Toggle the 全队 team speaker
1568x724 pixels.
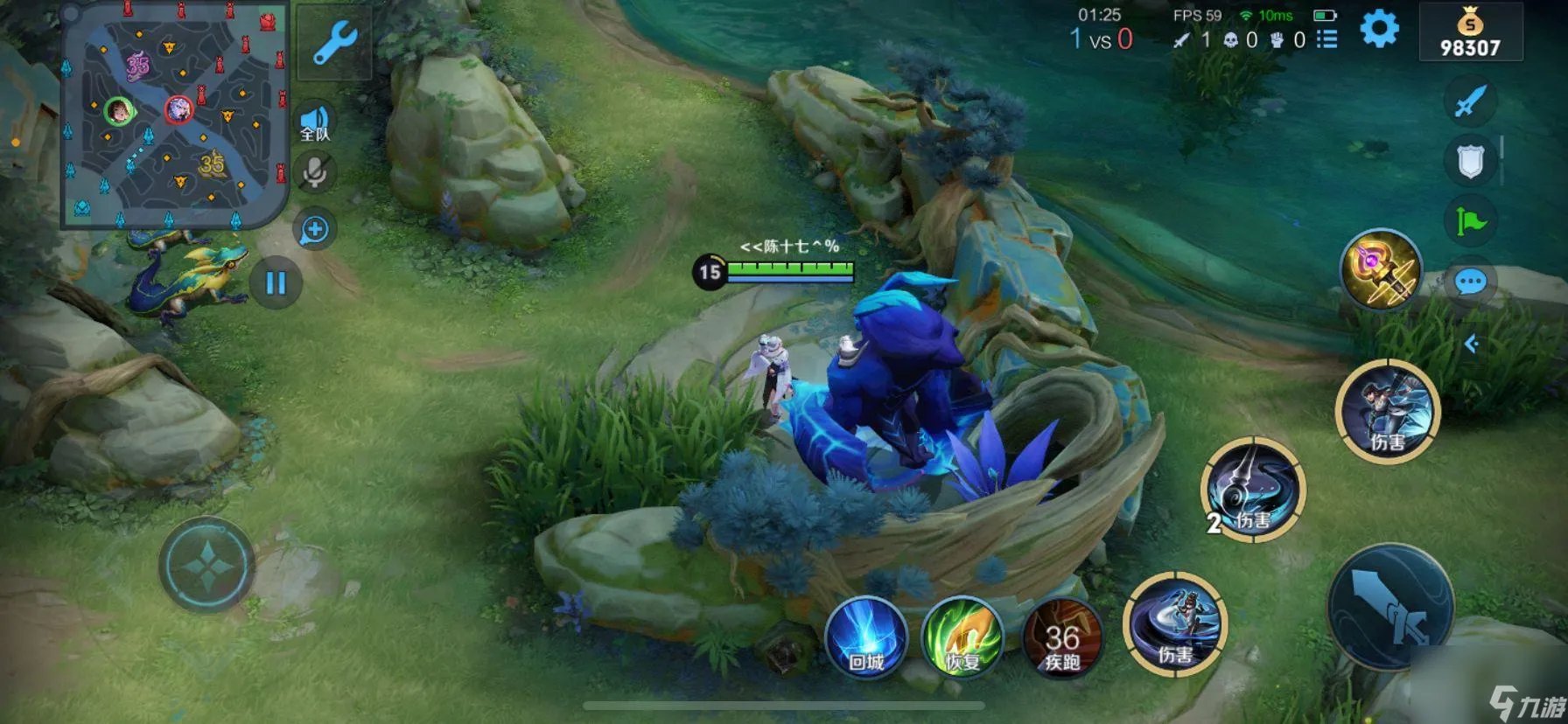(x=315, y=124)
